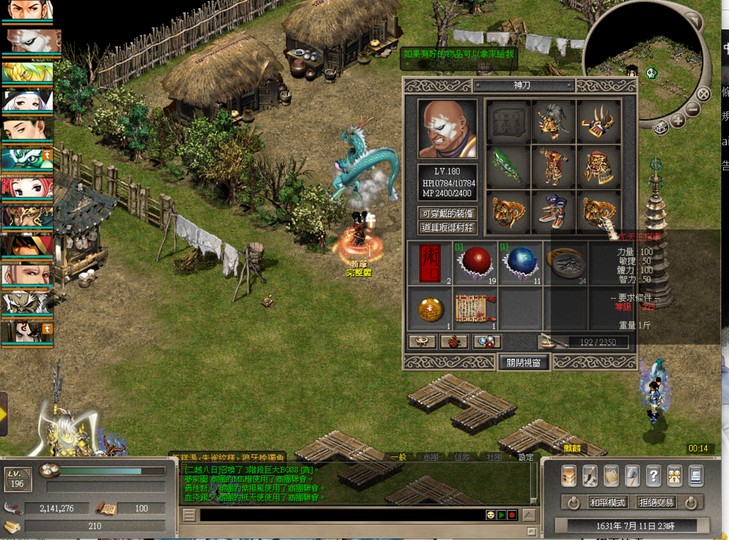Click the 道具取得村莊 button
Viewport: 729px width, 540px height.
(446, 228)
